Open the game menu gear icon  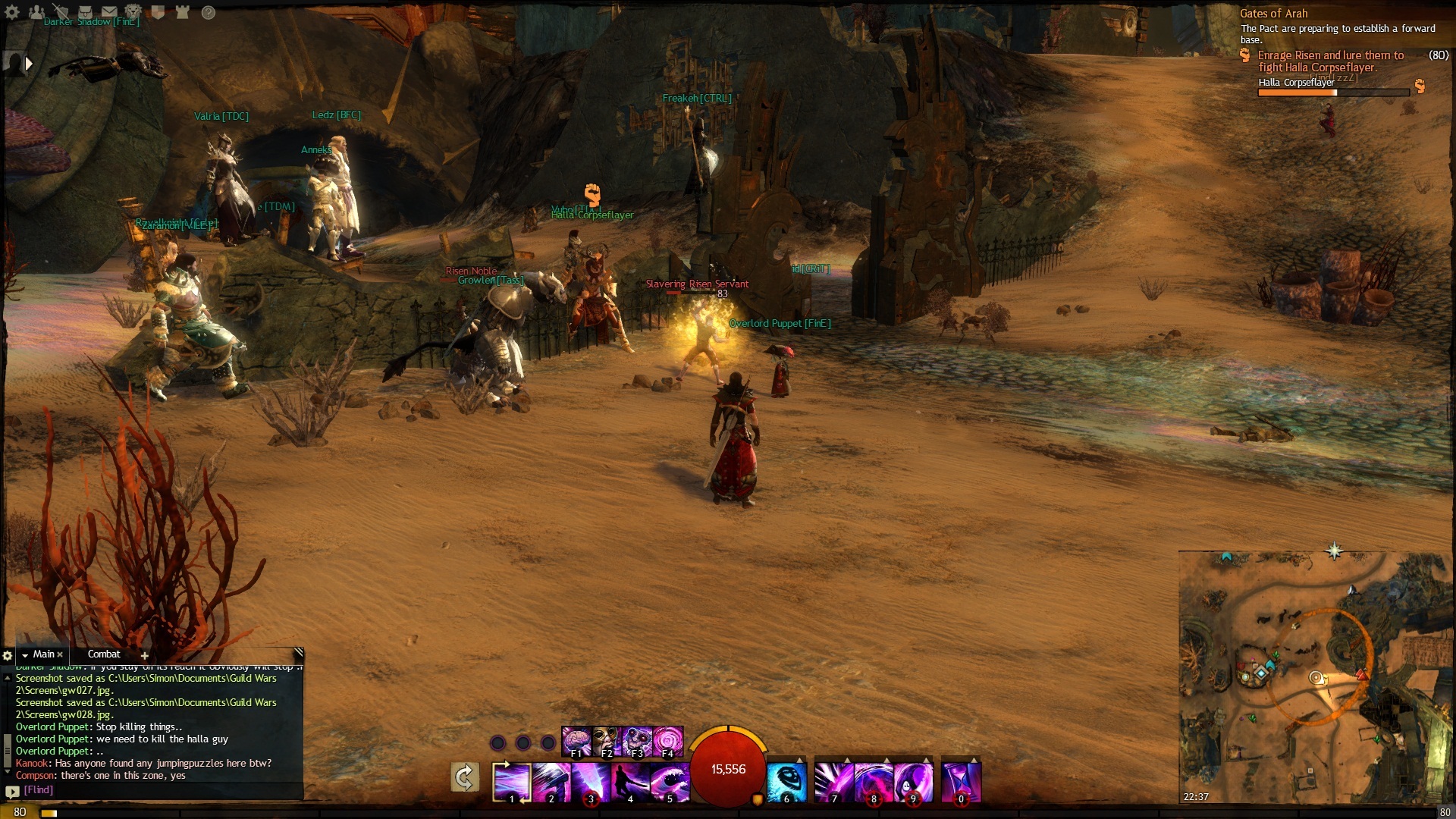12,12
